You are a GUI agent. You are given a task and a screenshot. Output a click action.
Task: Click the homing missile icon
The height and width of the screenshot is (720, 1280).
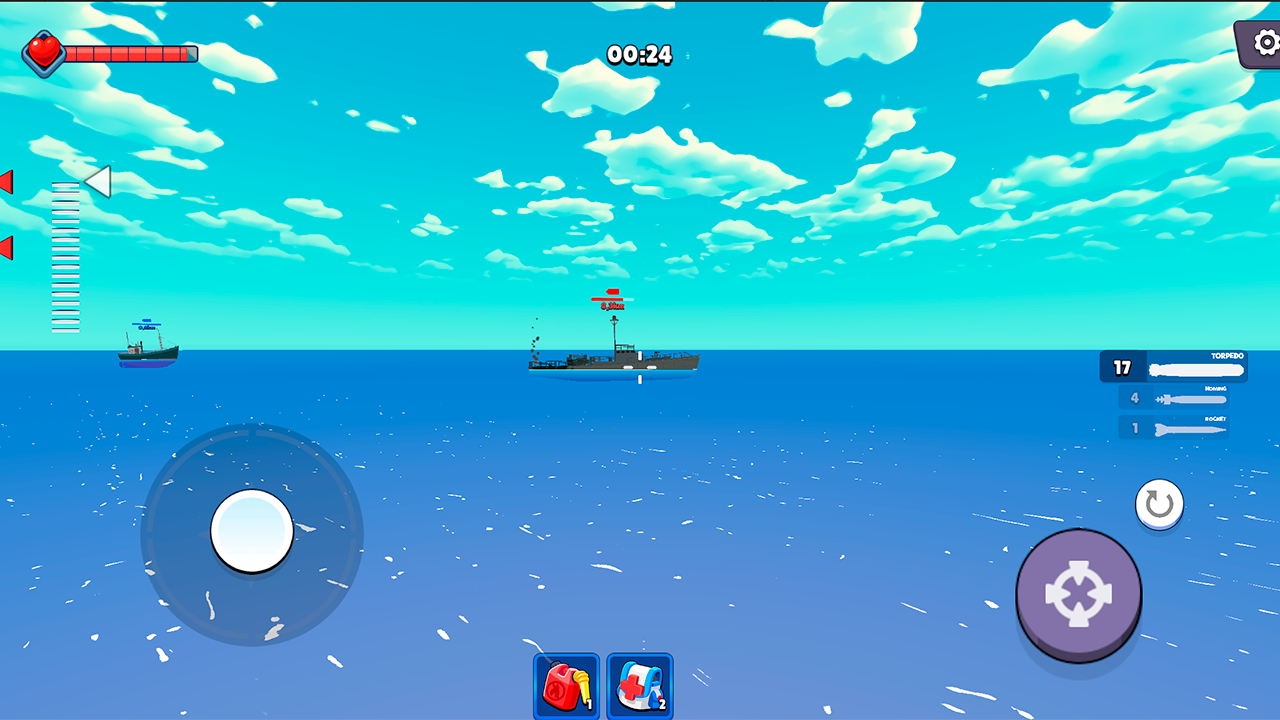[1188, 397]
